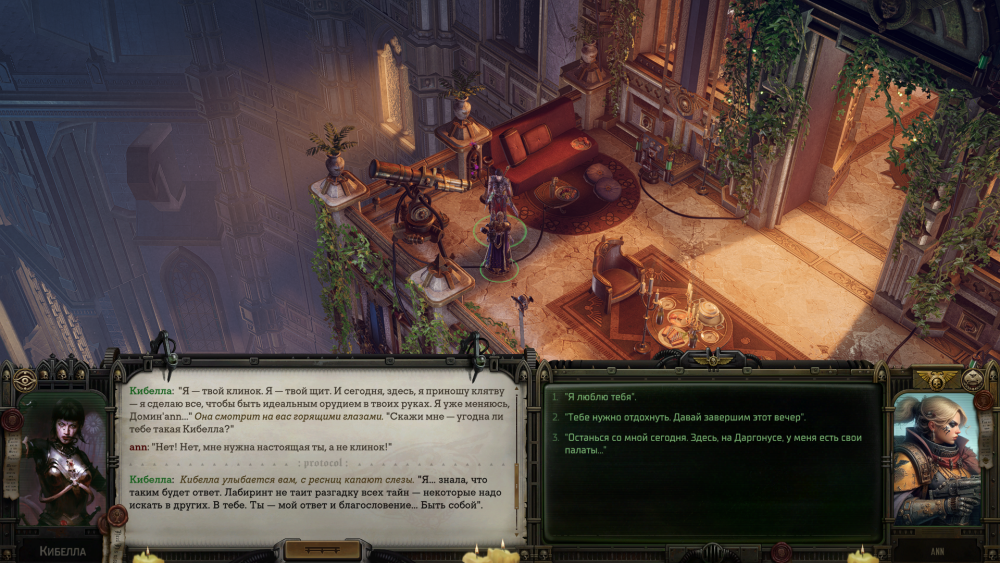The image size is (1000, 563).
Task: Select reply "Тебе нужно отдохнуть"
Action: [684, 417]
